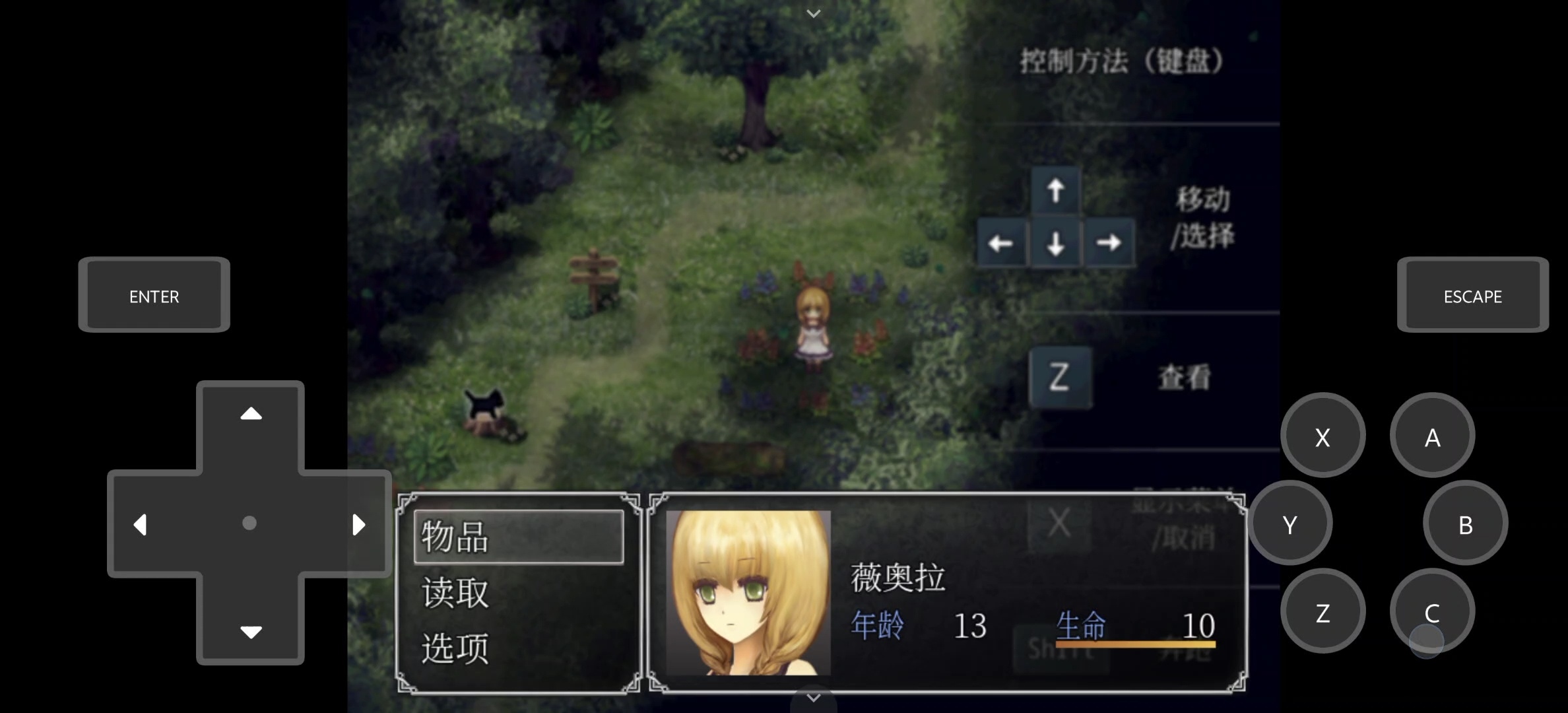Tap the B gamepad button
This screenshot has width=1568, height=713.
pyautogui.click(x=1466, y=524)
